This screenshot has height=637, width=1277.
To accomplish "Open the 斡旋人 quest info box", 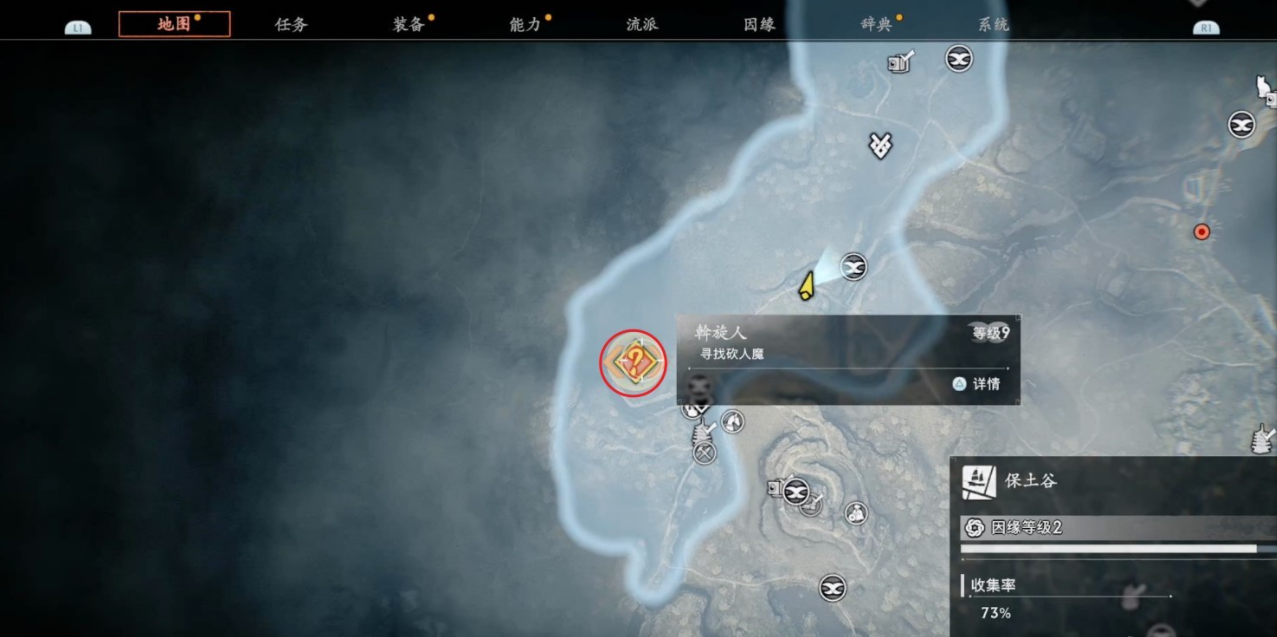I will tap(848, 360).
